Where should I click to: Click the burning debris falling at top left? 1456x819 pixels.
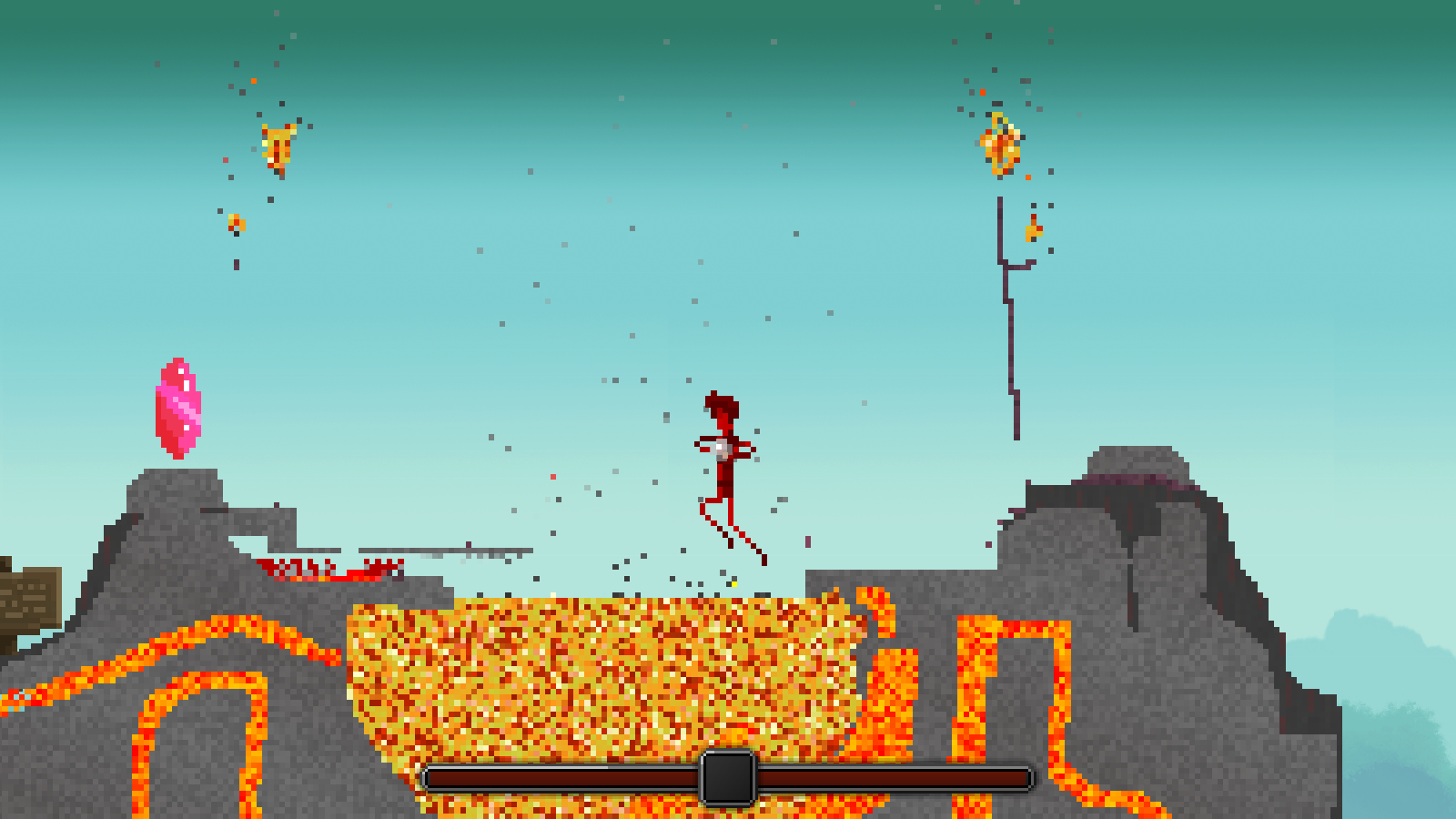coord(276,146)
